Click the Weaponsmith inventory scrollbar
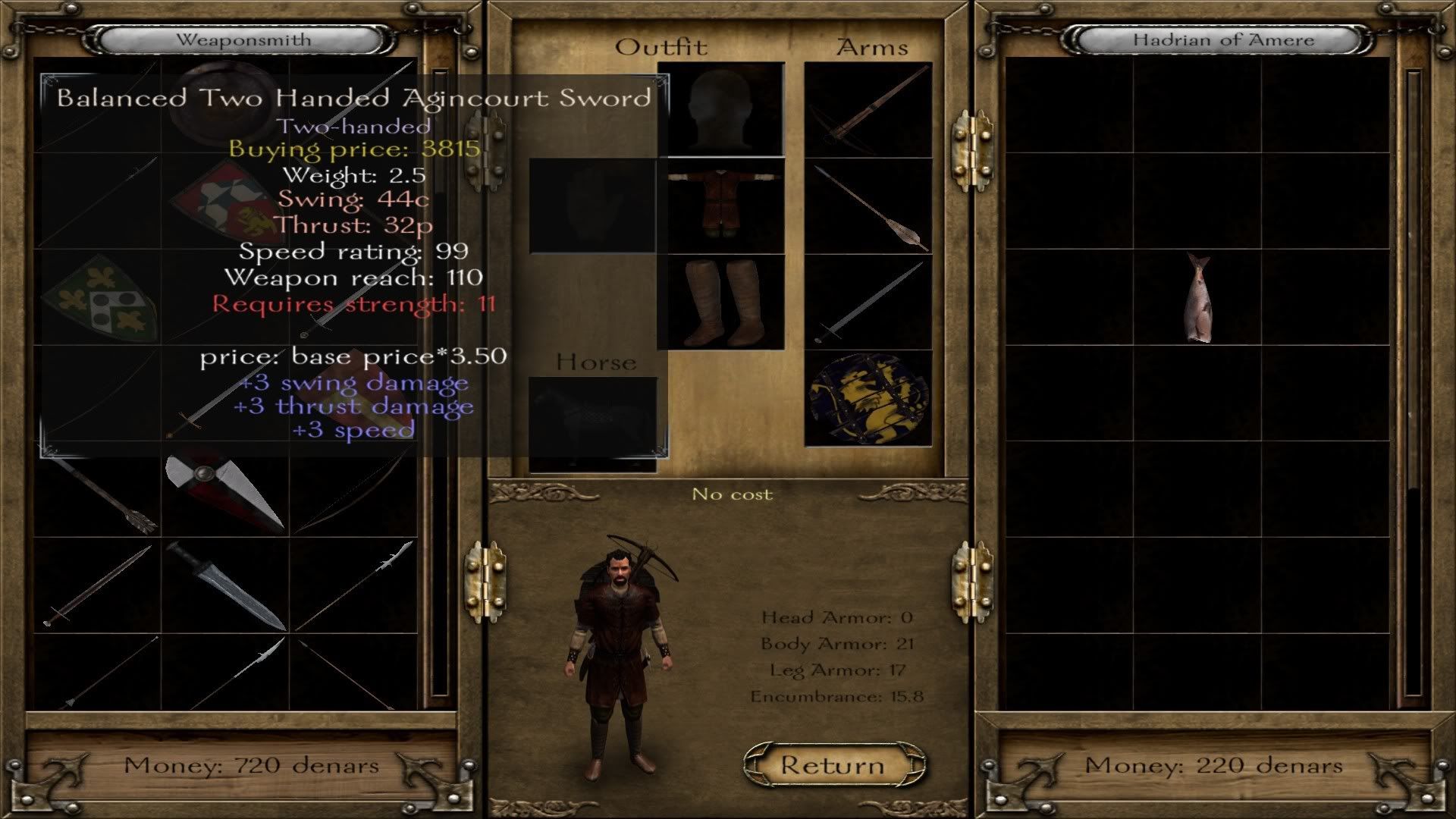Screen dimensions: 1456x819 click(x=440, y=379)
